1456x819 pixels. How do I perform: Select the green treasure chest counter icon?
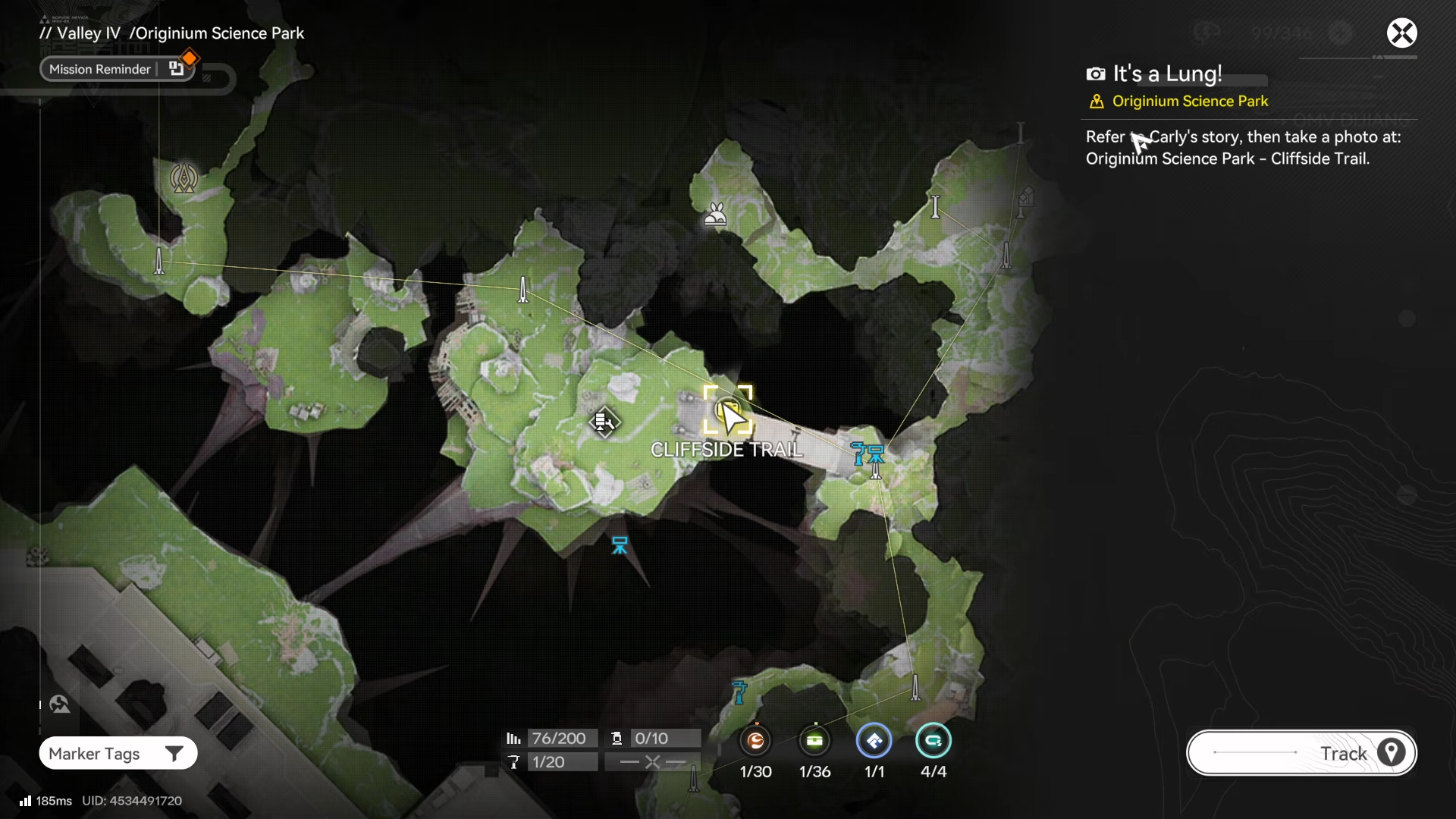tap(814, 741)
